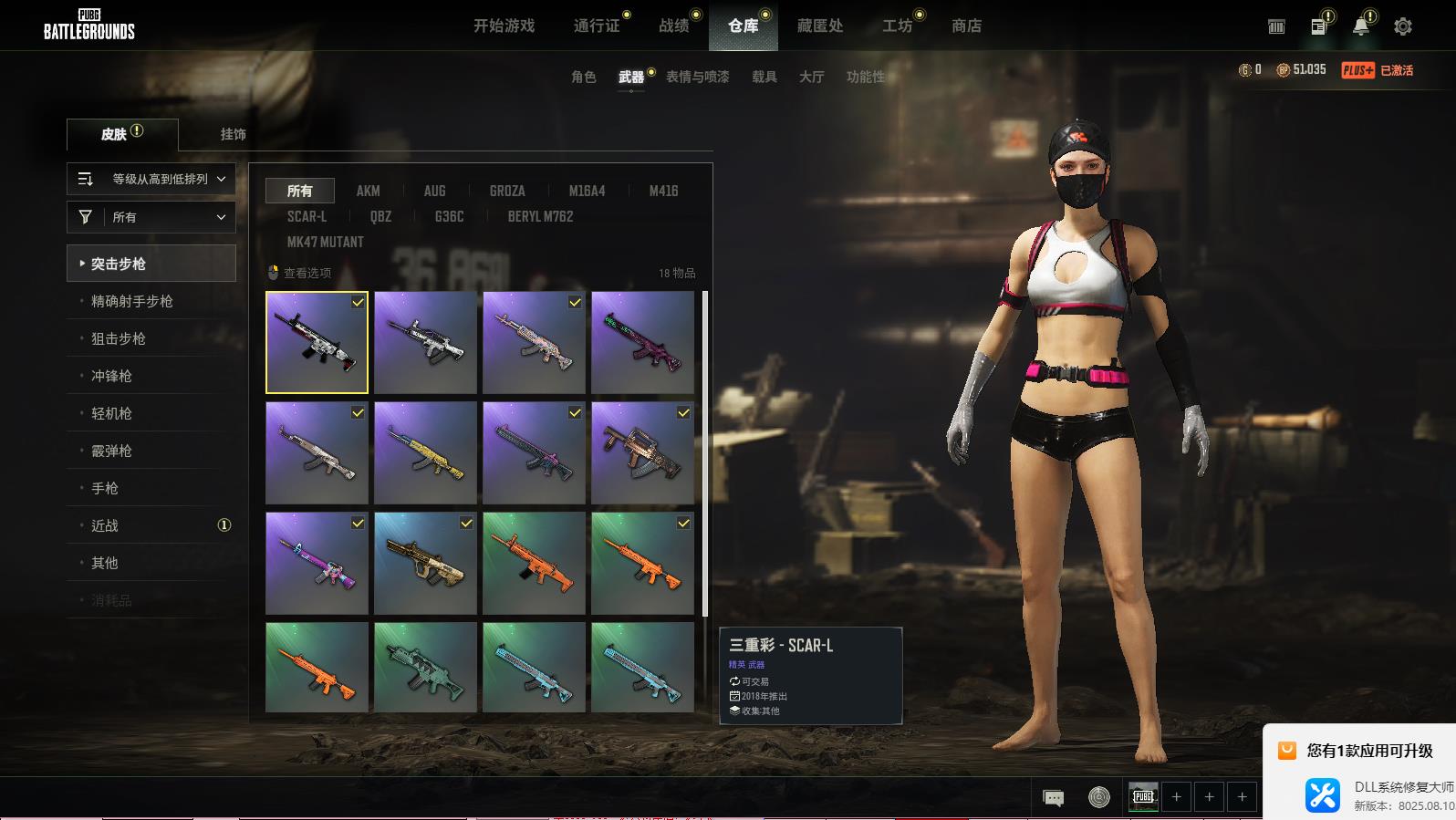
Task: Open the settings gear icon
Action: click(1402, 26)
